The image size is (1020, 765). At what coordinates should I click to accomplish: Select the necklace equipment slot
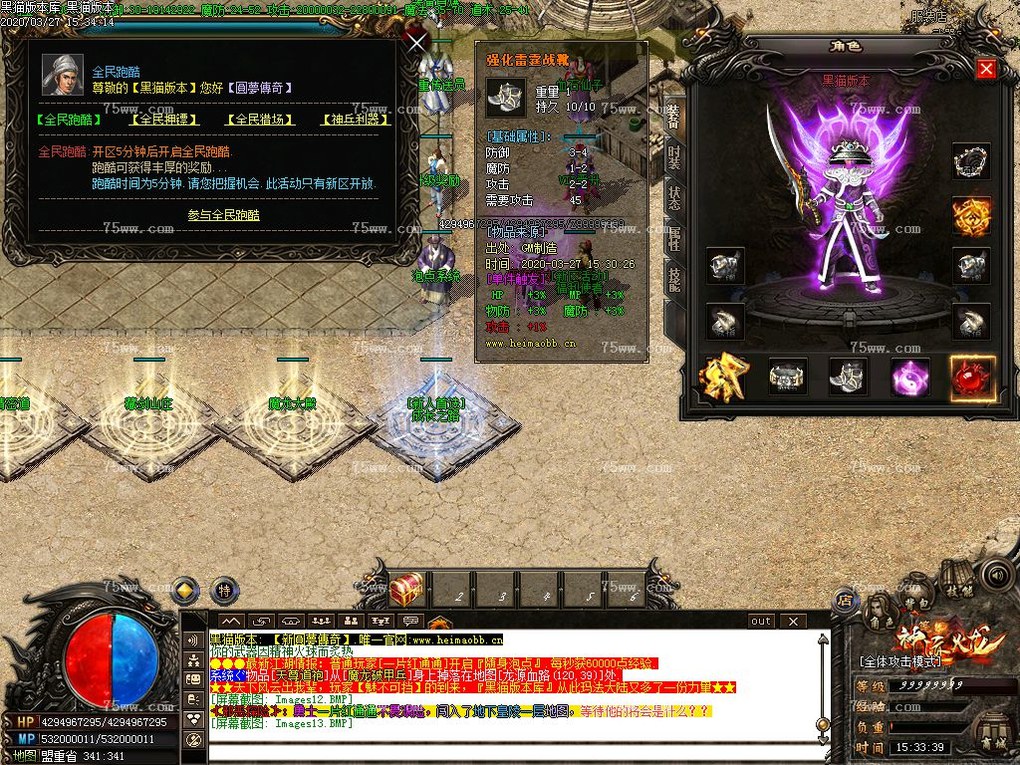pyautogui.click(x=970, y=161)
